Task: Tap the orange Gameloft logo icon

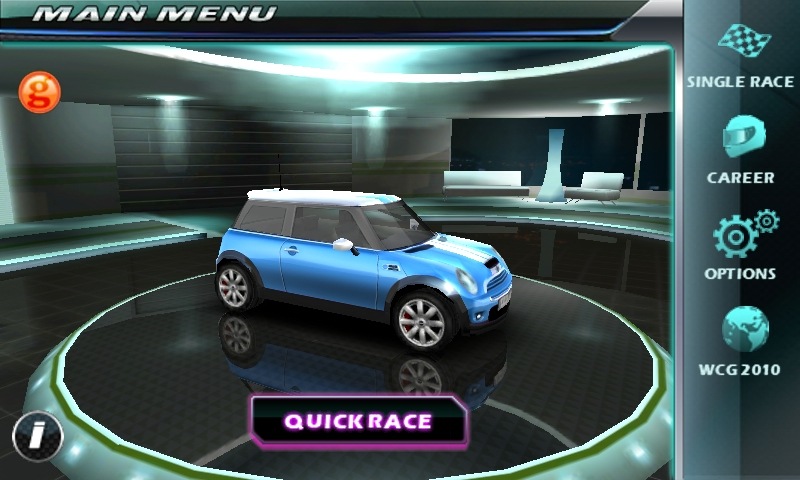Action: 40,92
